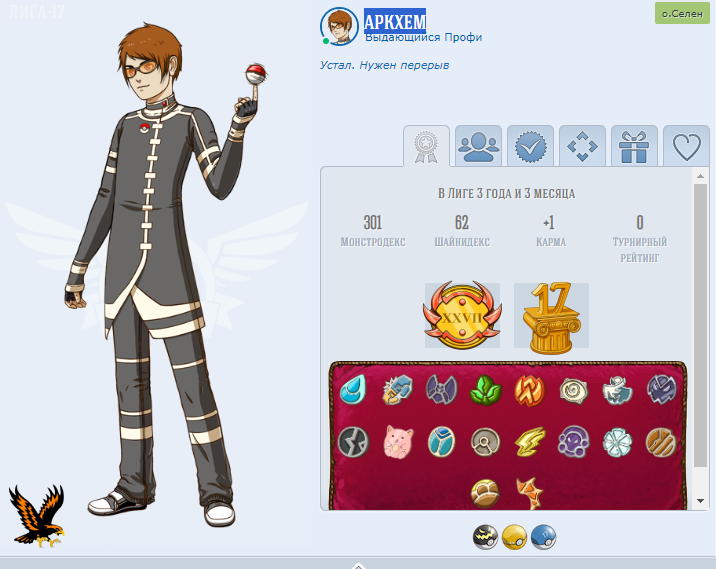This screenshot has height=569, width=716.
Task: Open the awards ribbon tab
Action: tap(427, 147)
